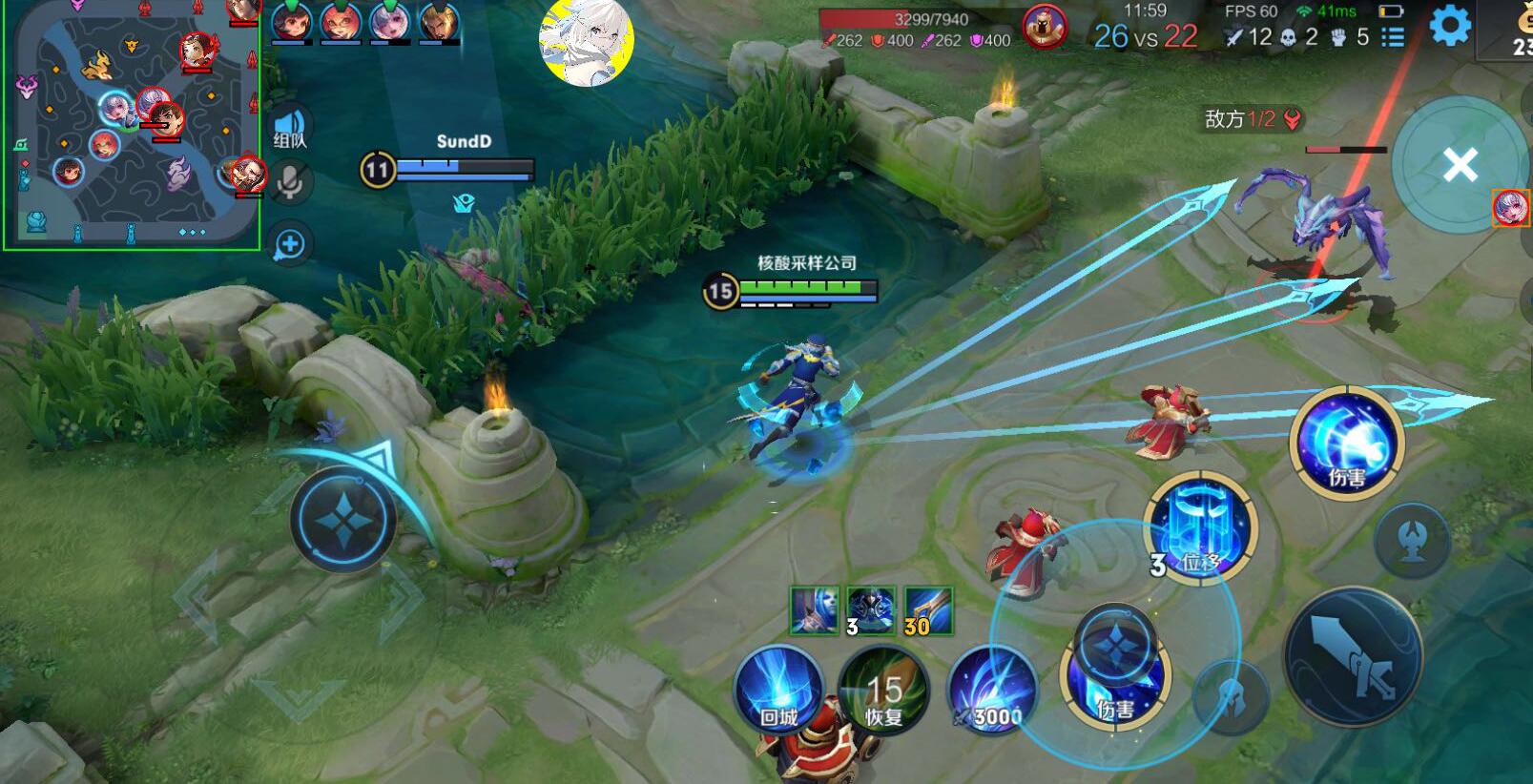Select the enemy hero portrait at screen edge
This screenshot has height=784, width=1533.
1511,207
